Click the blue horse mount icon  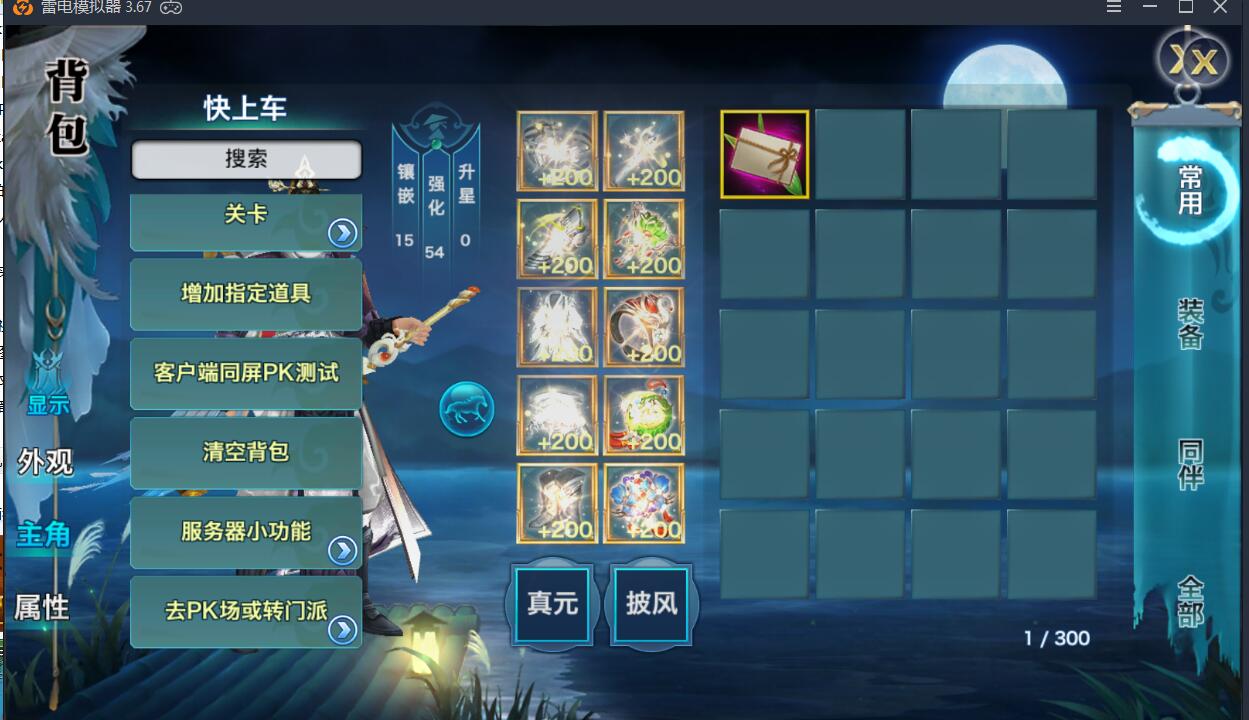pos(467,409)
